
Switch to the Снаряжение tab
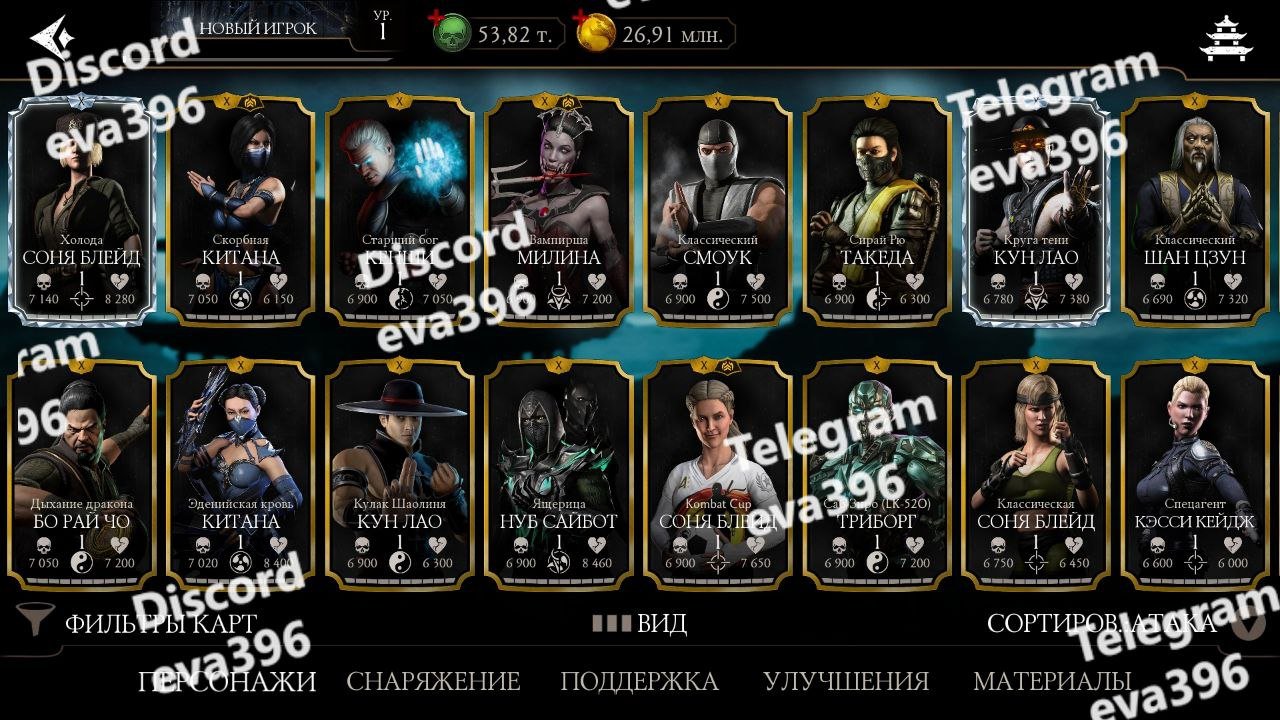(433, 681)
